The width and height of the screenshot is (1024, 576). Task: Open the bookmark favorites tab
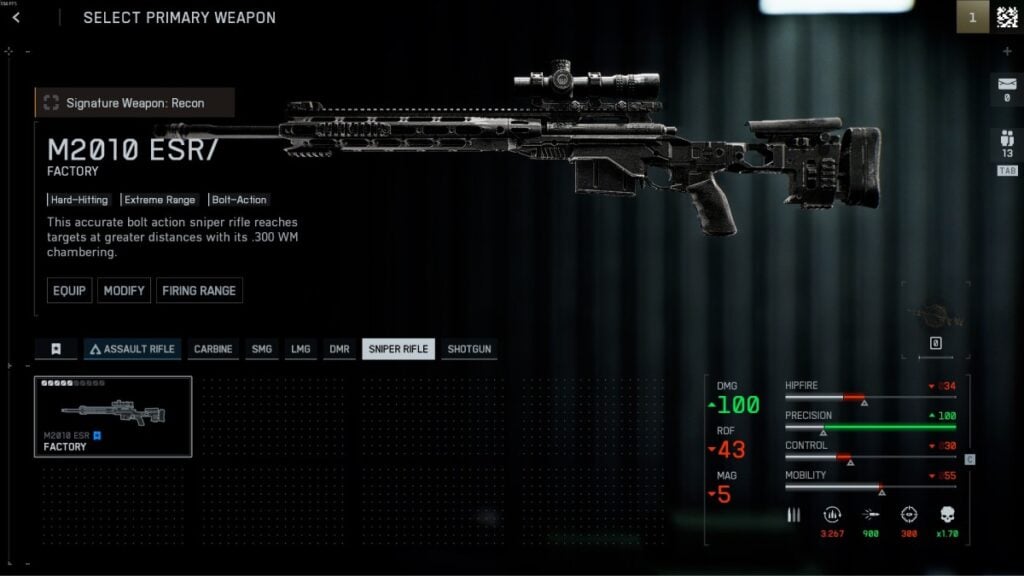pos(56,349)
